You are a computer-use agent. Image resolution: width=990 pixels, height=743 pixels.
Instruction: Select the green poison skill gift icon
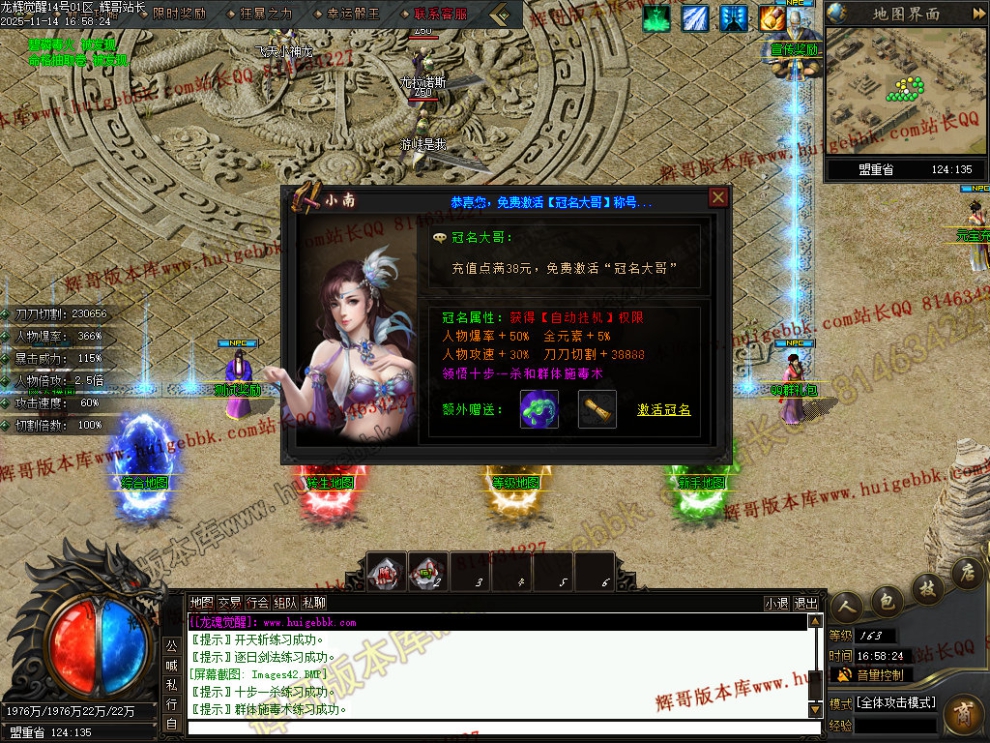(539, 410)
